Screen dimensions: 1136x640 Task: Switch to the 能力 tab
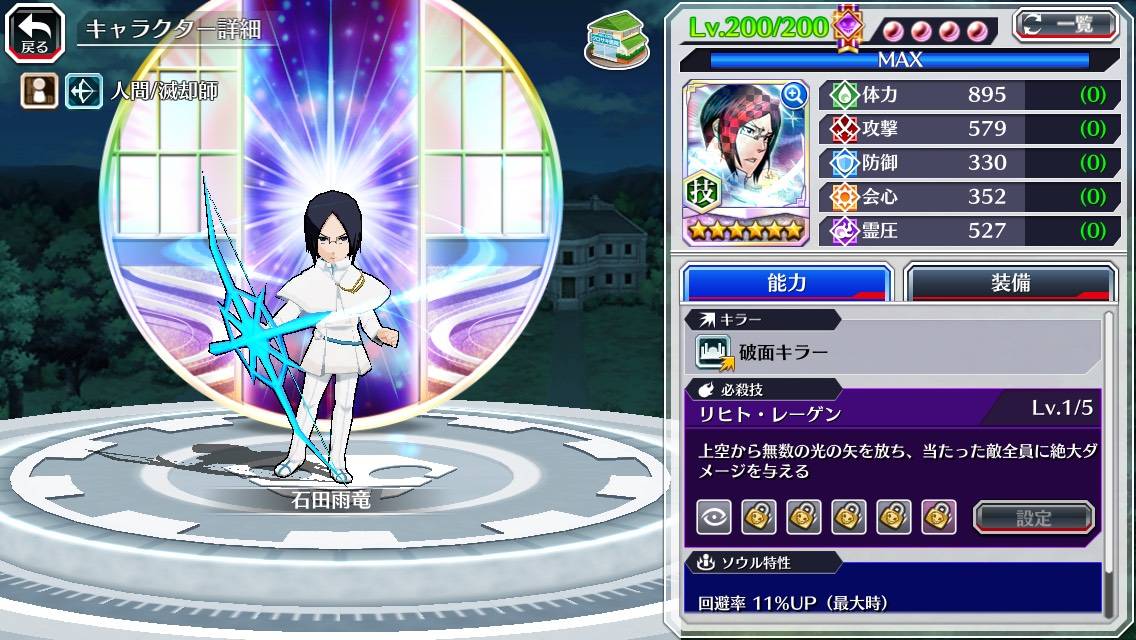(x=787, y=283)
